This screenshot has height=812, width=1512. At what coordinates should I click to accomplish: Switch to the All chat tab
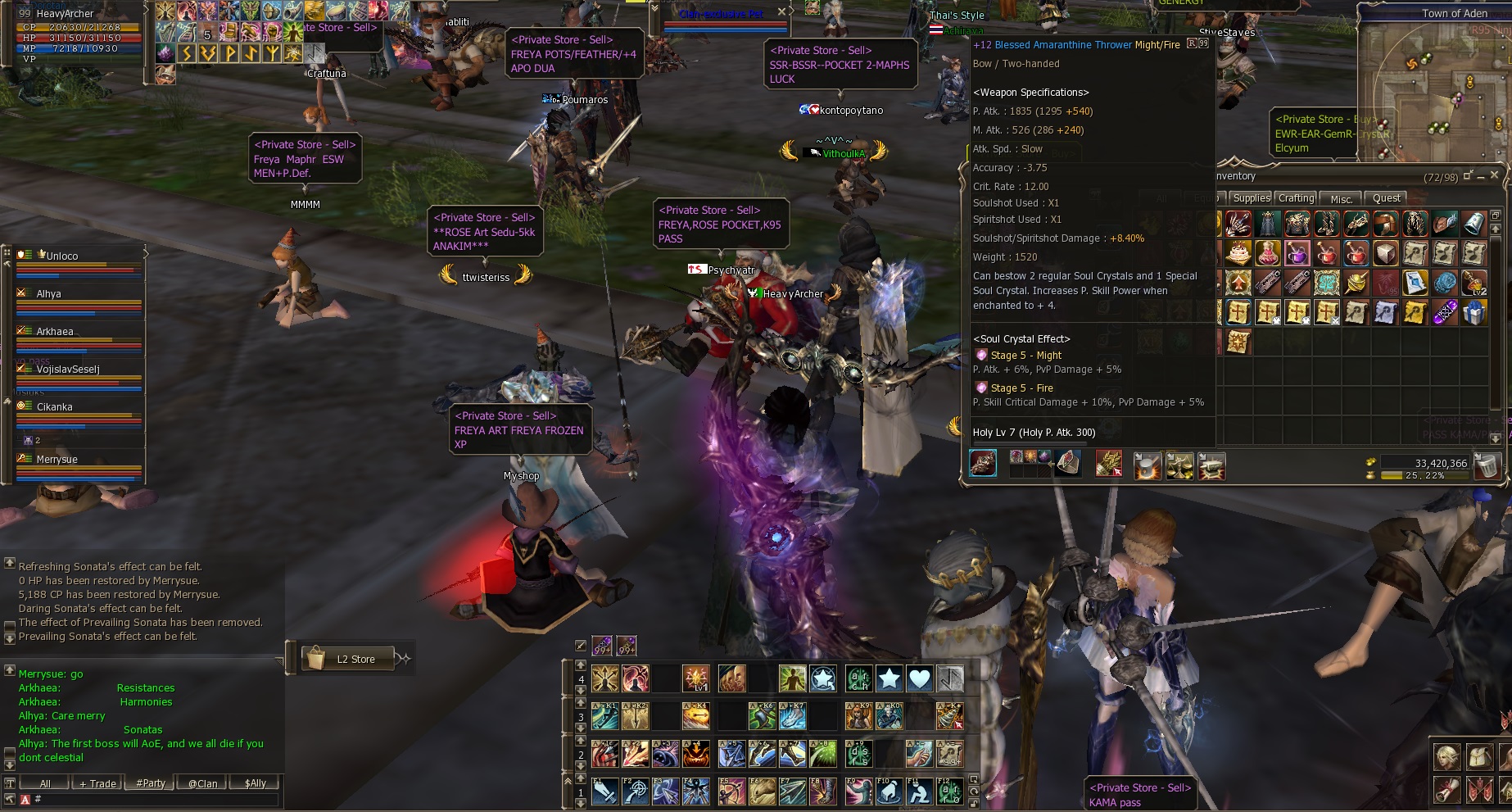click(x=45, y=783)
